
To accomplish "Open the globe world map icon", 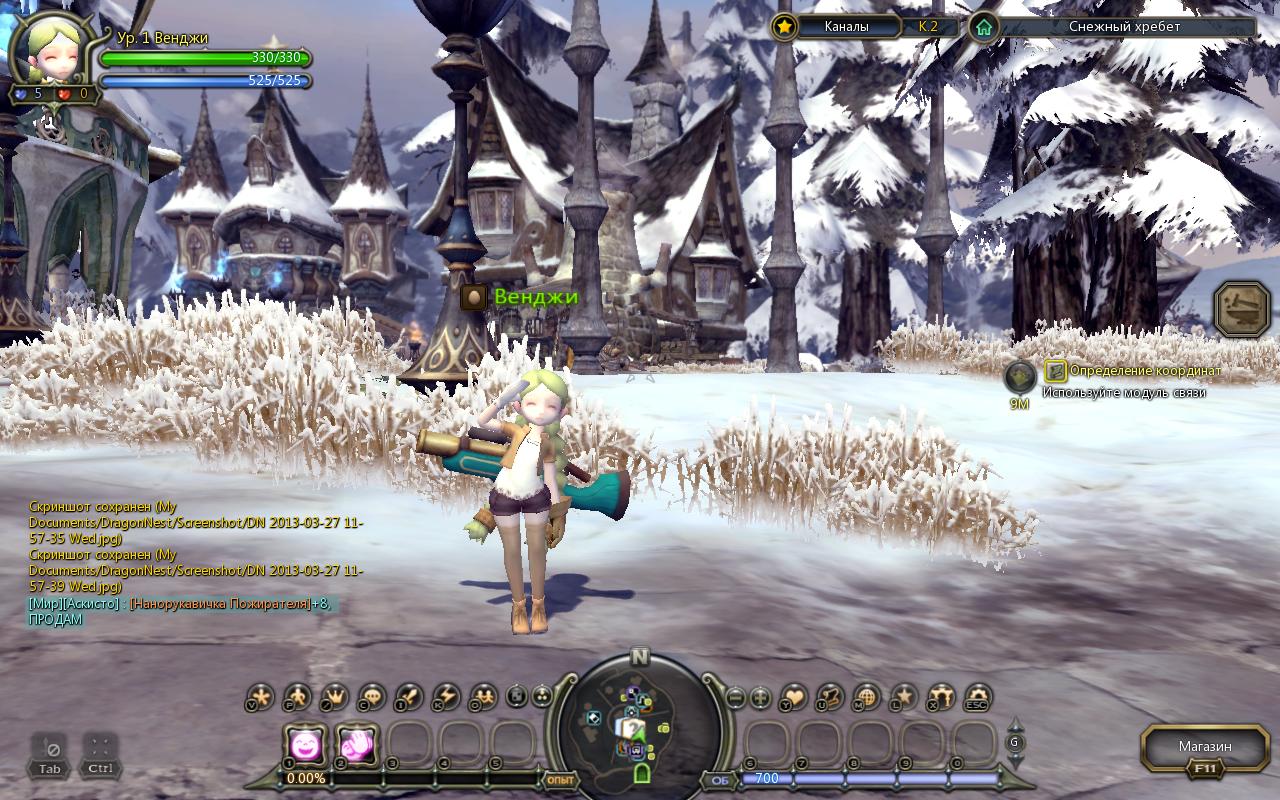I will [867, 697].
